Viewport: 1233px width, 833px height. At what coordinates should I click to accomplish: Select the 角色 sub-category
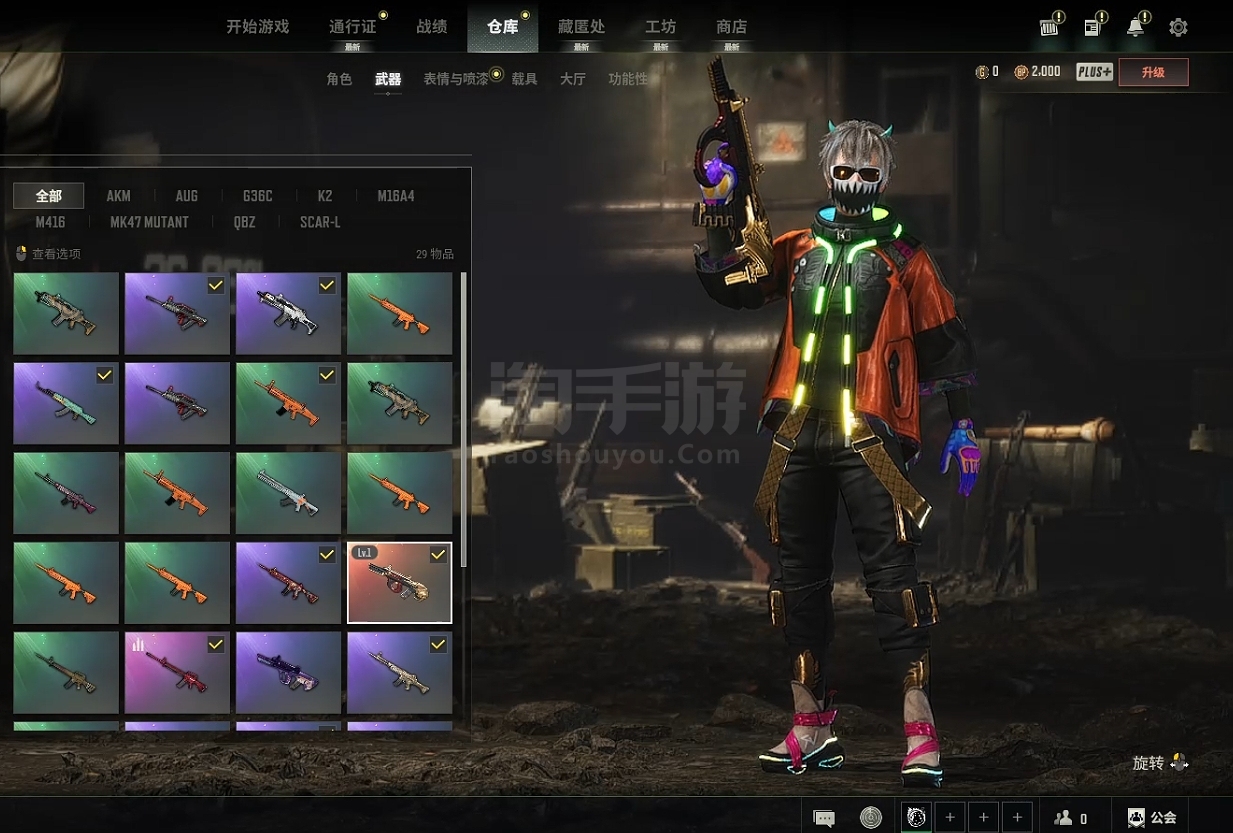(339, 79)
